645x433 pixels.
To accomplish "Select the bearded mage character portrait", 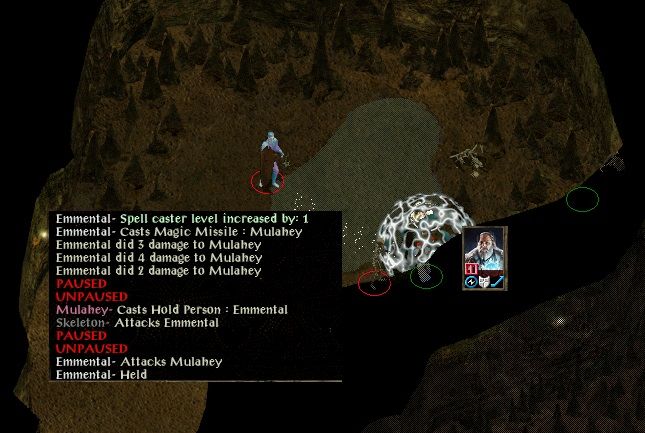I will pos(484,250).
